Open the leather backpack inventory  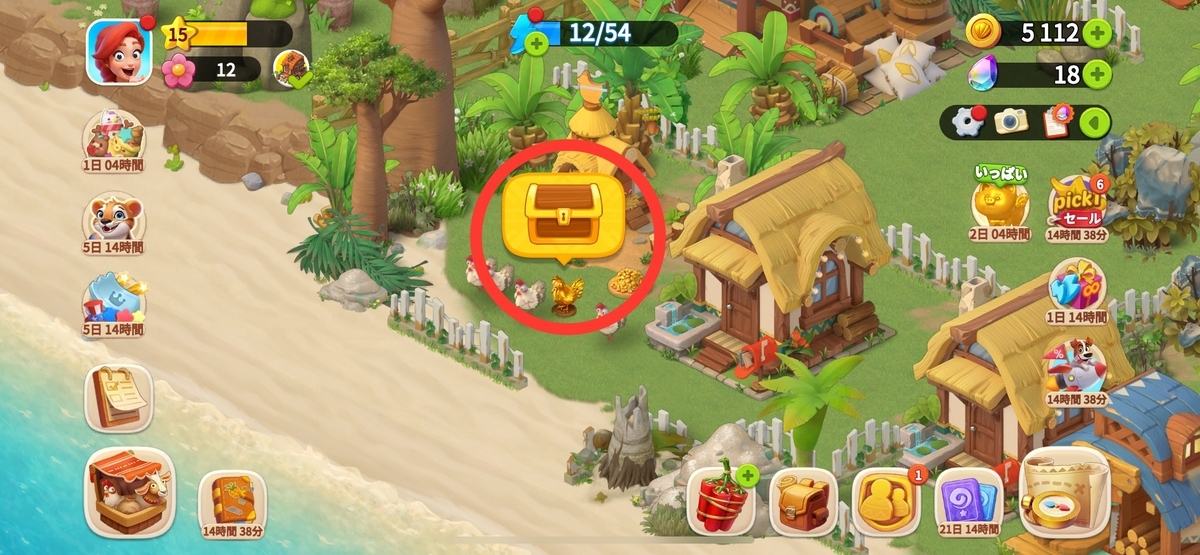[803, 500]
